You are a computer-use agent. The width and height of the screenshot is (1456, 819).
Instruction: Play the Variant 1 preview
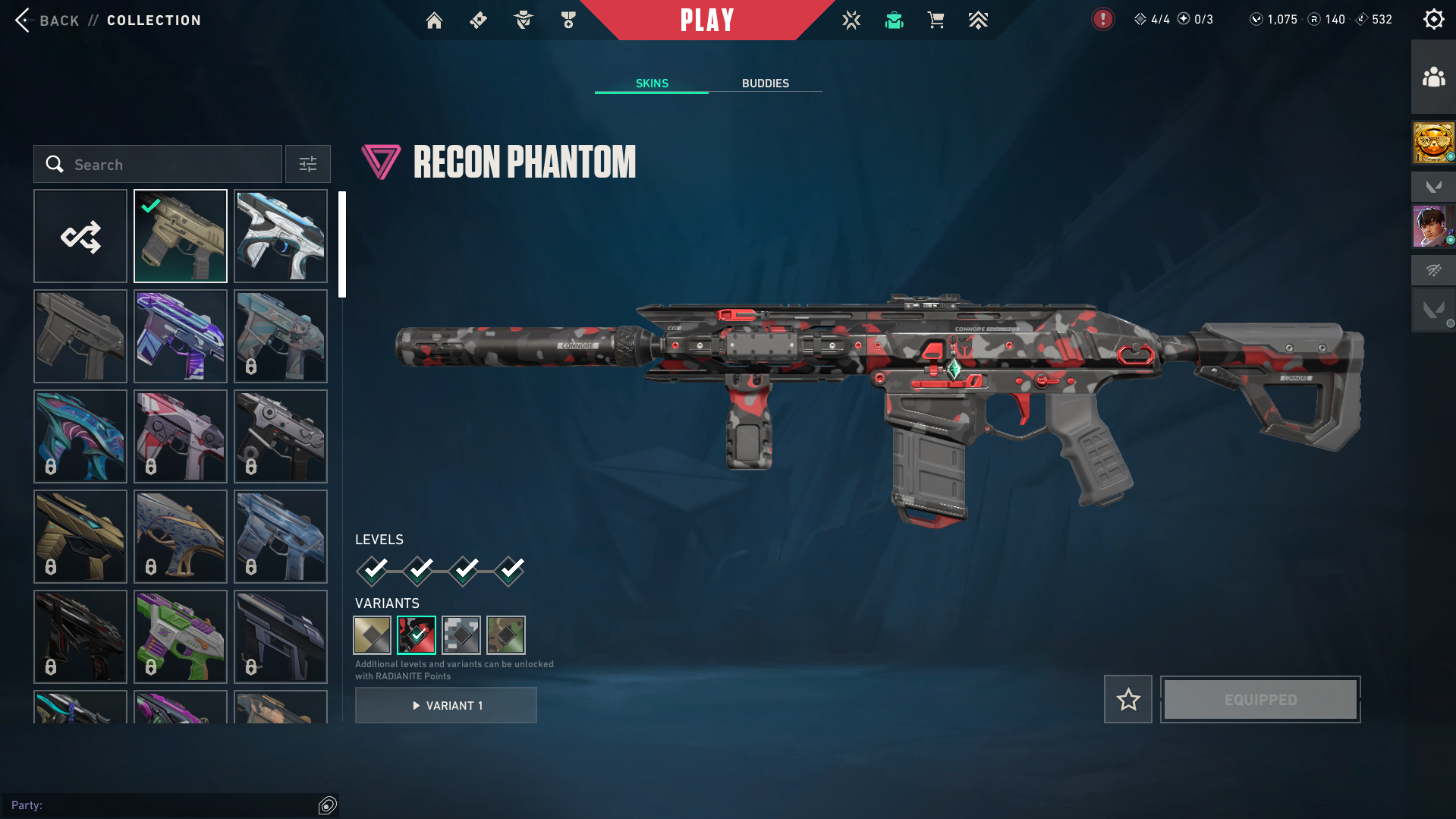446,706
